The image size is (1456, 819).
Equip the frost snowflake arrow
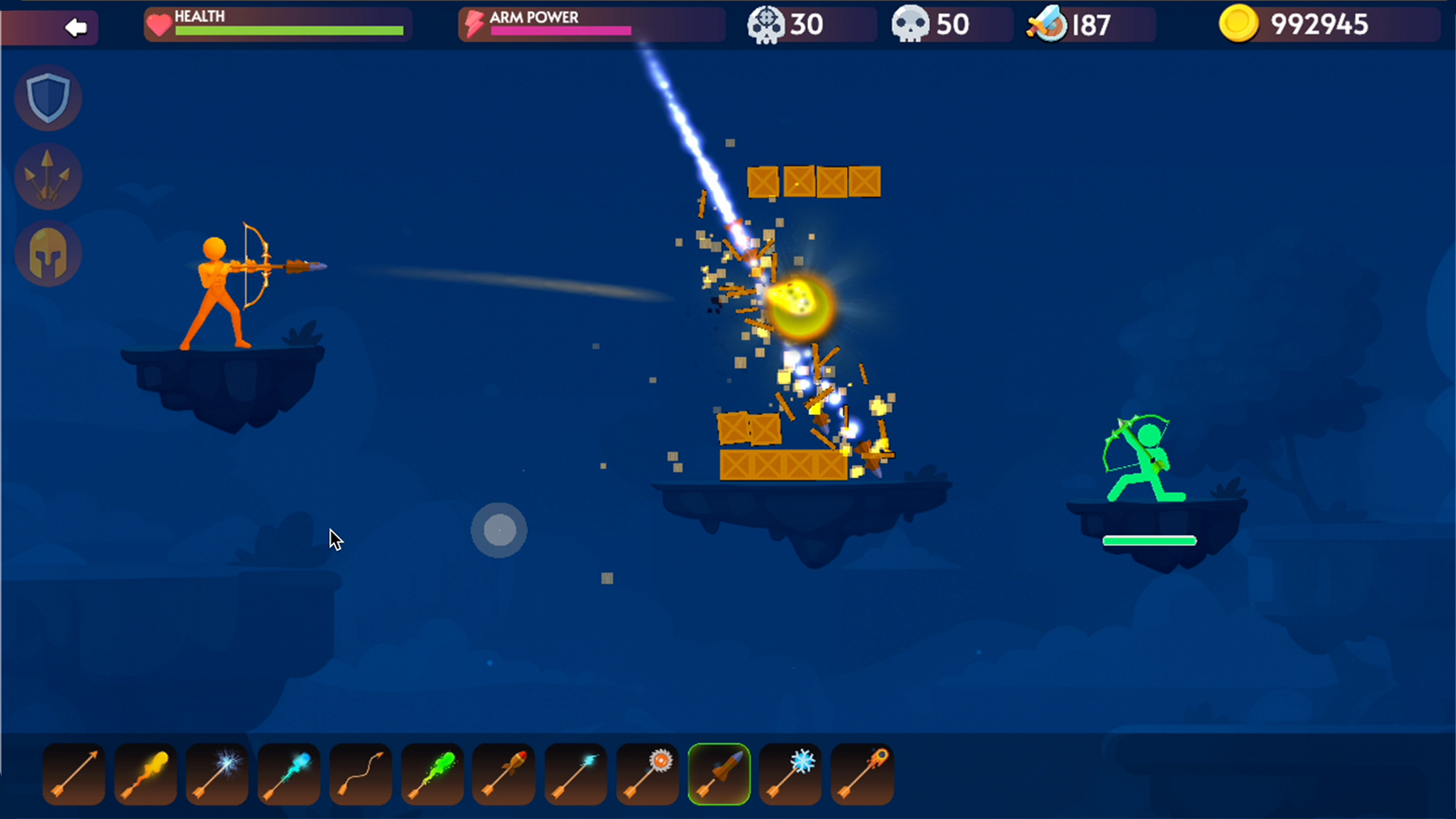790,773
